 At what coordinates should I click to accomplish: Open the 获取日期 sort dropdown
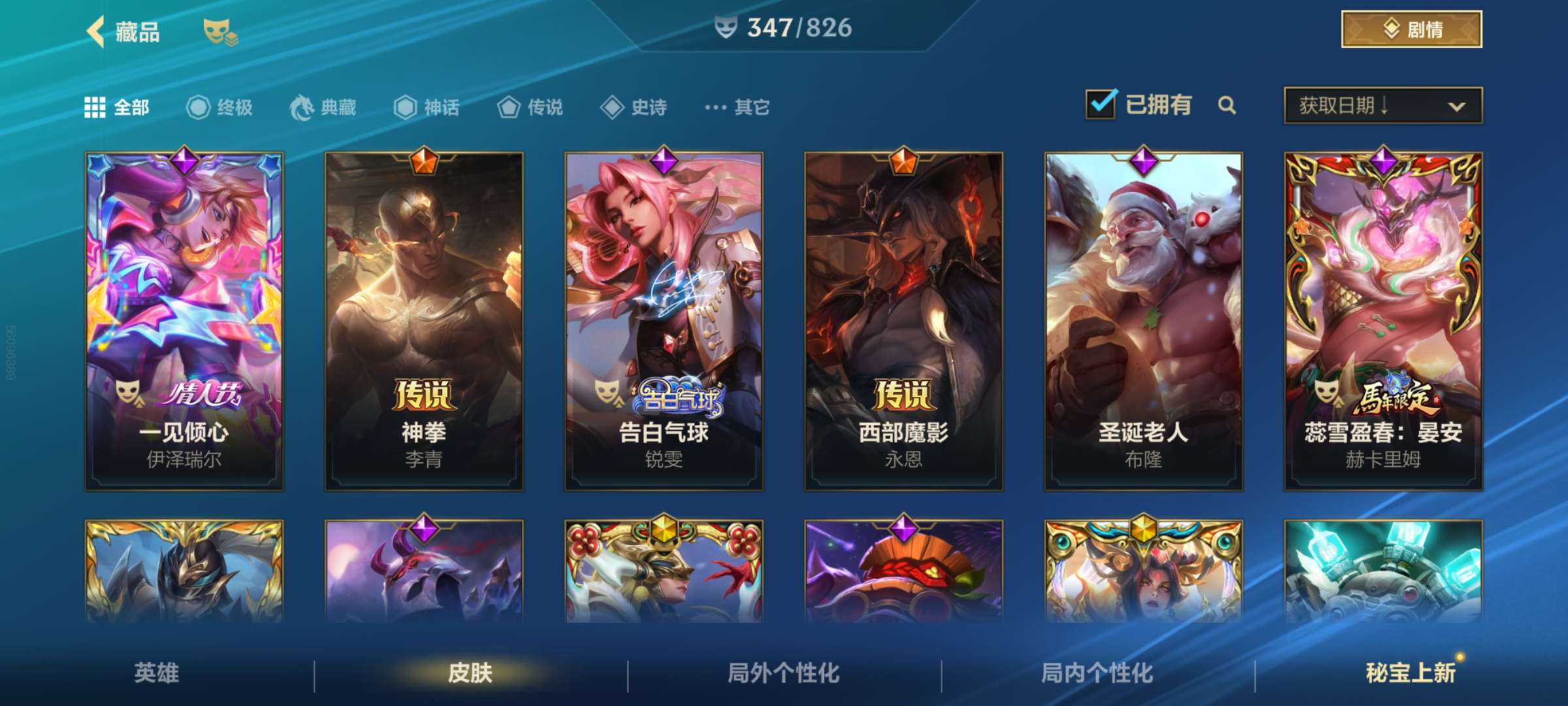pos(1385,107)
